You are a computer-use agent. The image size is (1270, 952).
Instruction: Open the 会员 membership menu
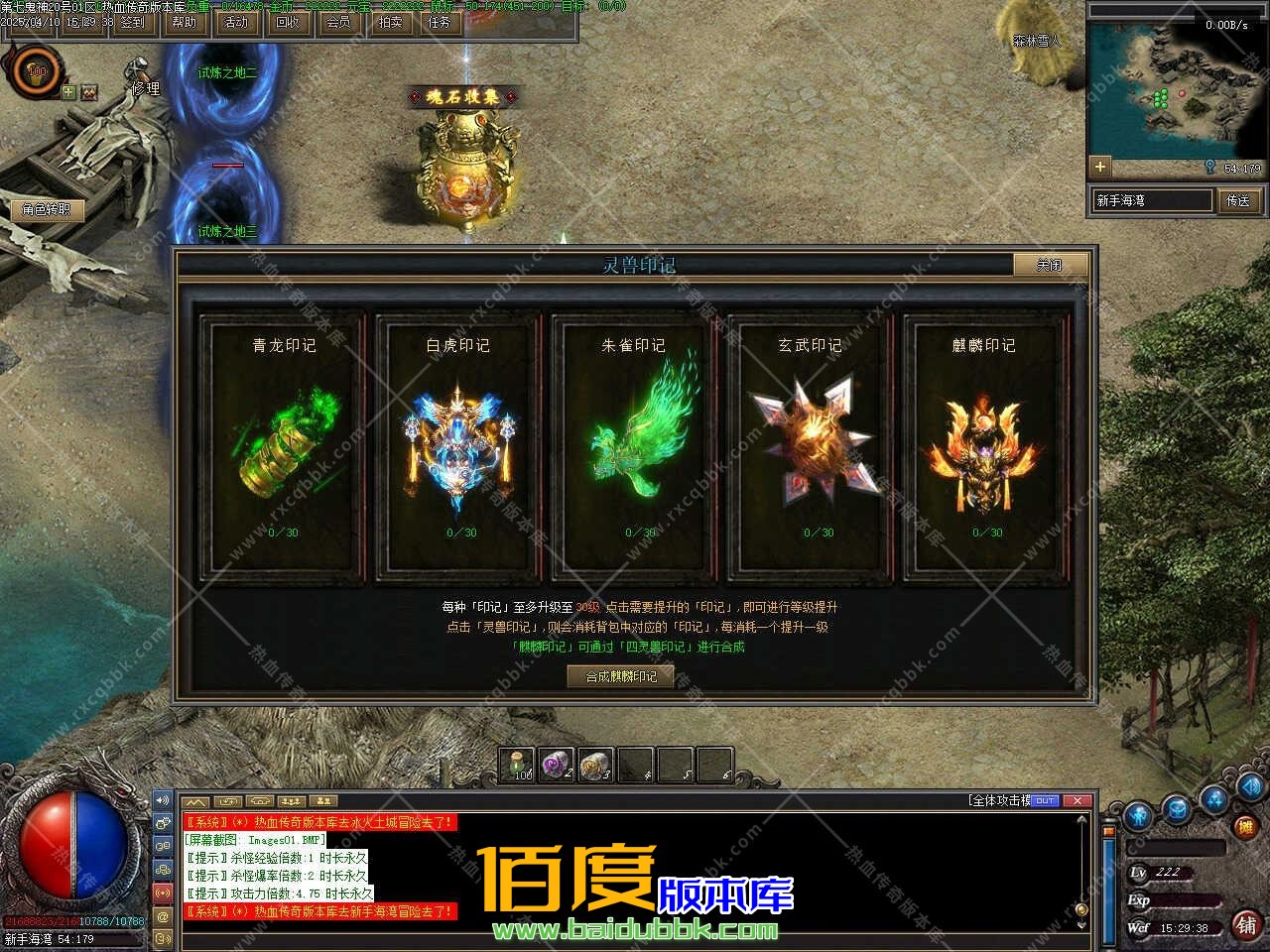[x=339, y=22]
